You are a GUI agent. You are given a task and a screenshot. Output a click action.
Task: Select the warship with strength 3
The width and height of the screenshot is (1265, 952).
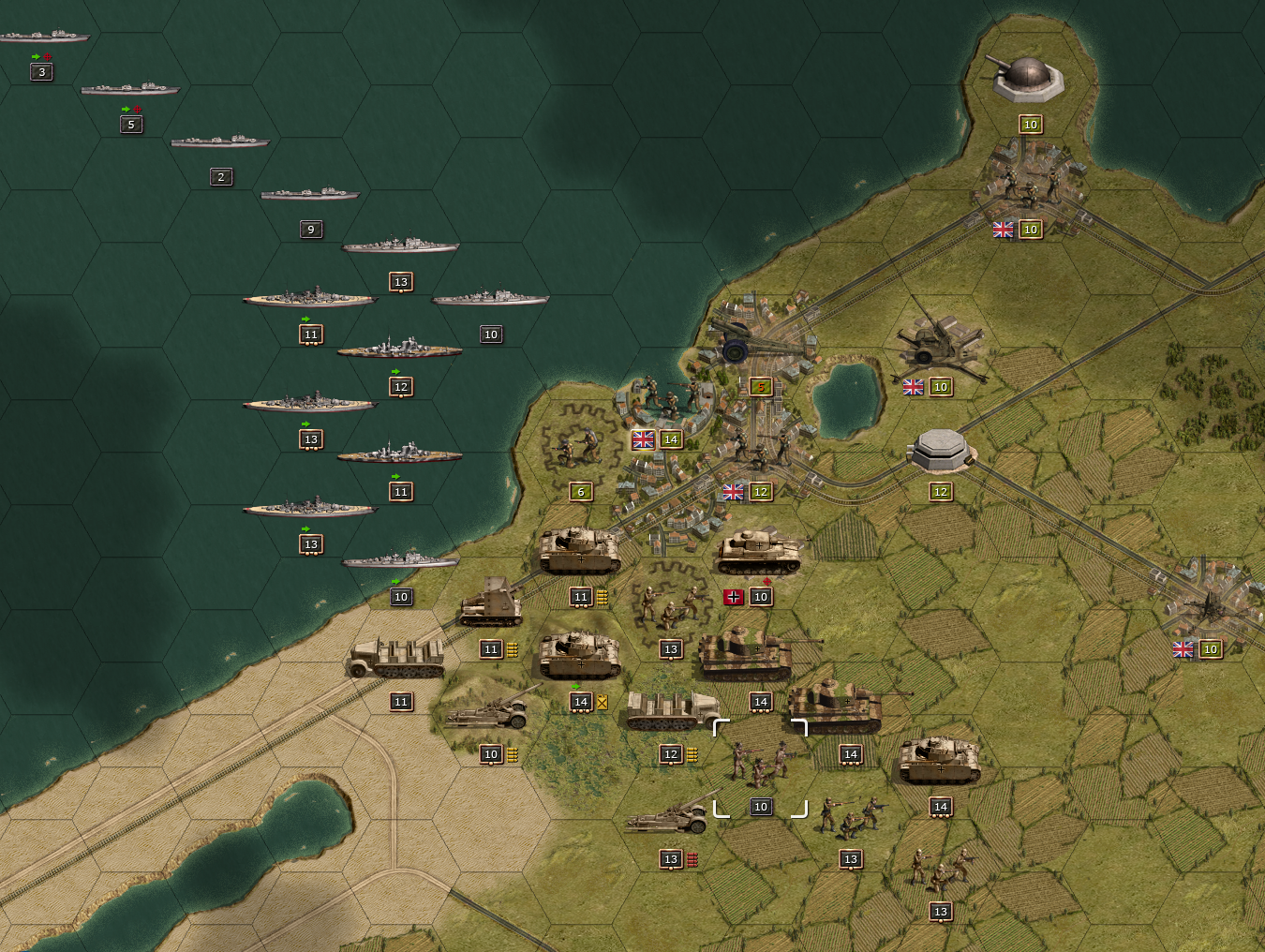pos(43,37)
